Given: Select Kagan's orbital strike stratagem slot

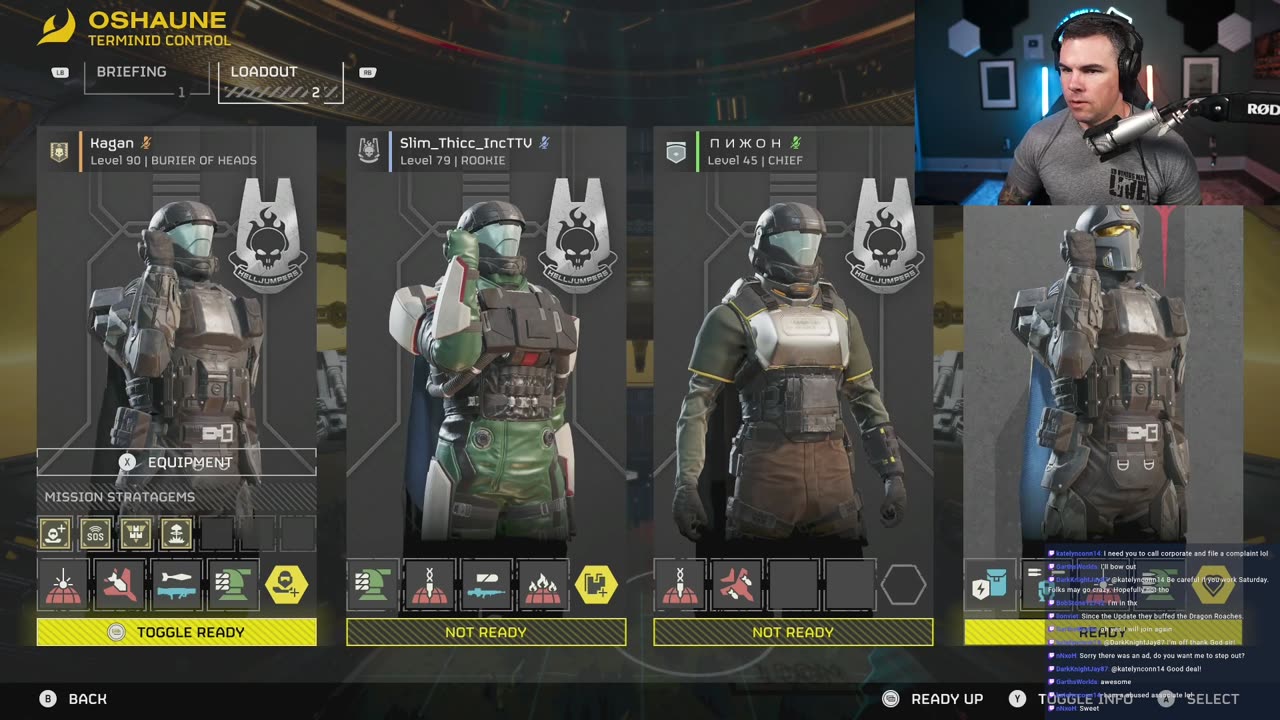Looking at the screenshot, I should tap(62, 585).
